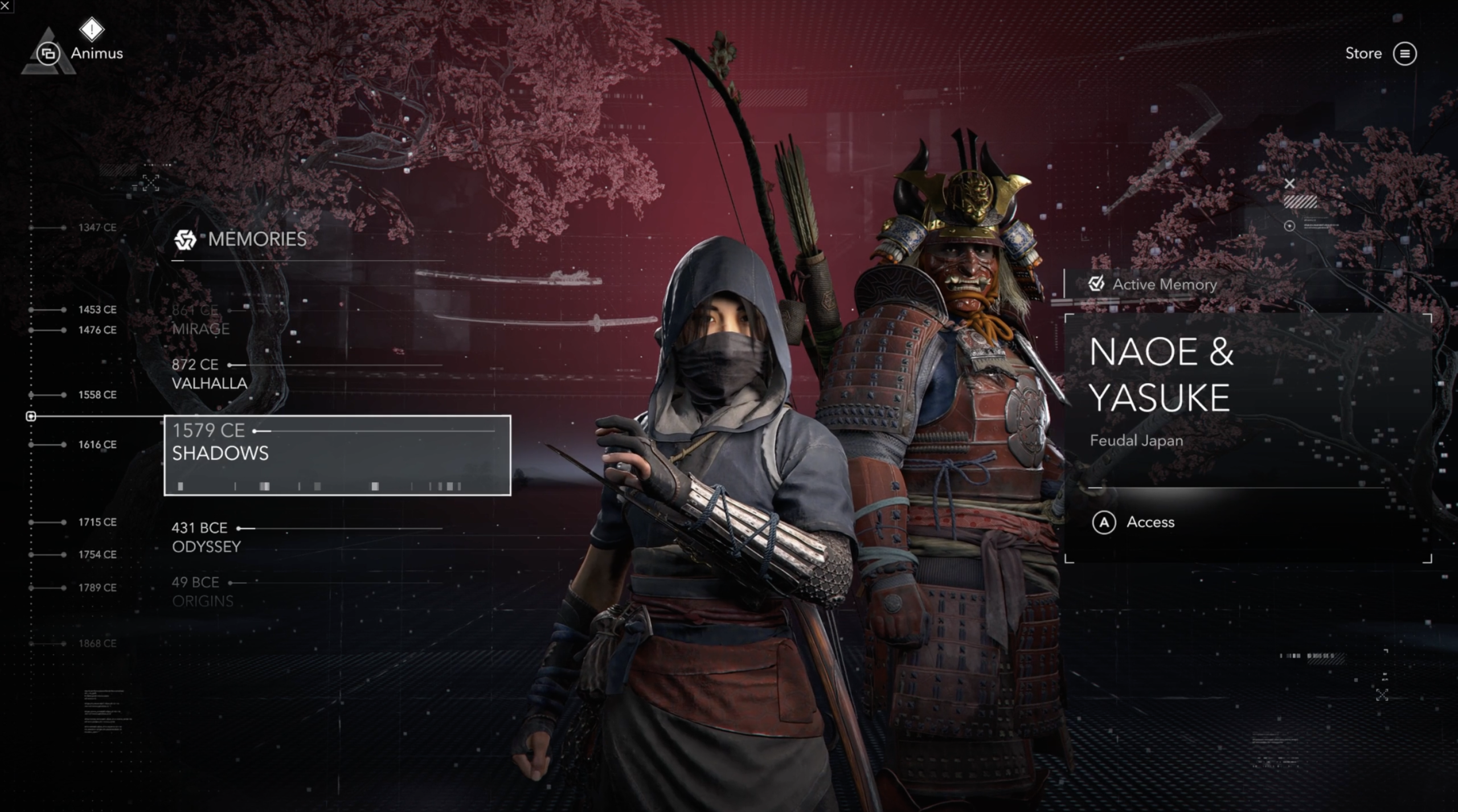The image size is (1458, 812).
Task: Click the white diamond alert notification icon
Action: pos(92,29)
